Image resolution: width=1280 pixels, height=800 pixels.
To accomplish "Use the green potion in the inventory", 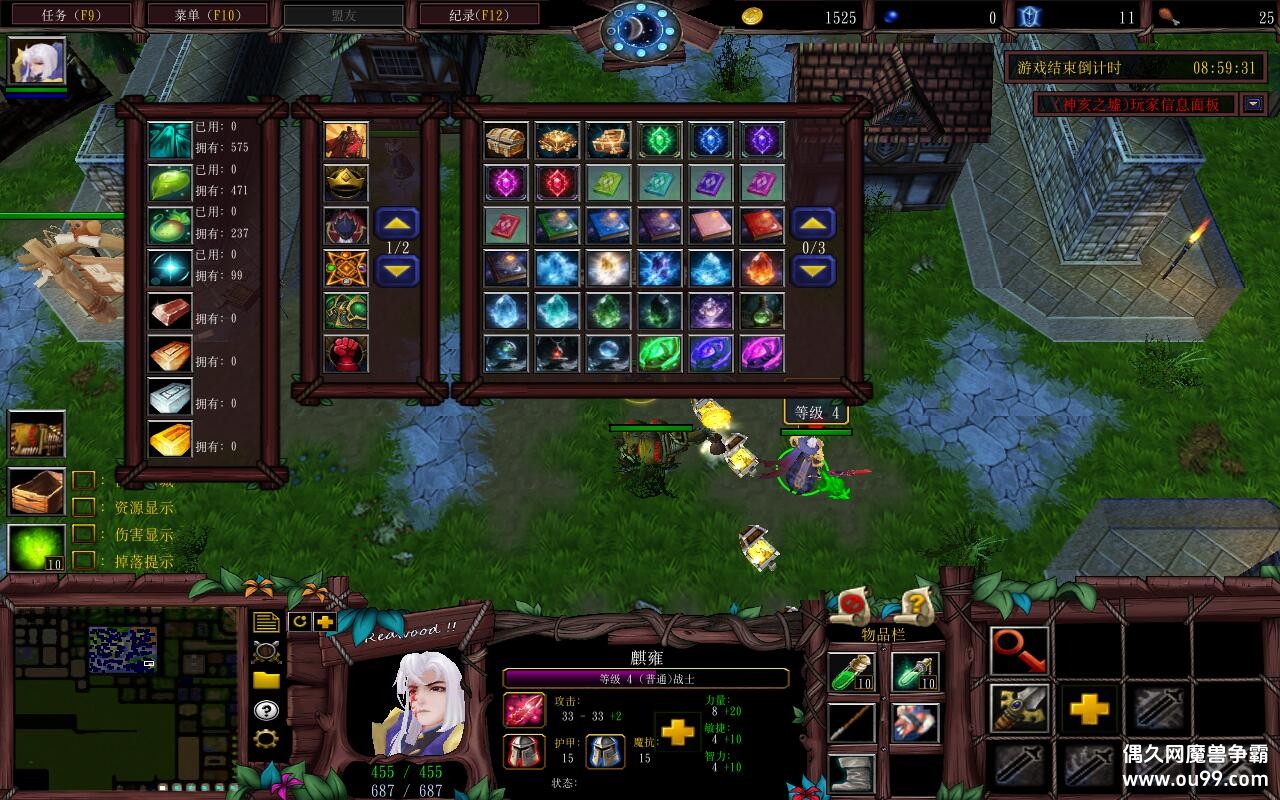I will point(851,672).
